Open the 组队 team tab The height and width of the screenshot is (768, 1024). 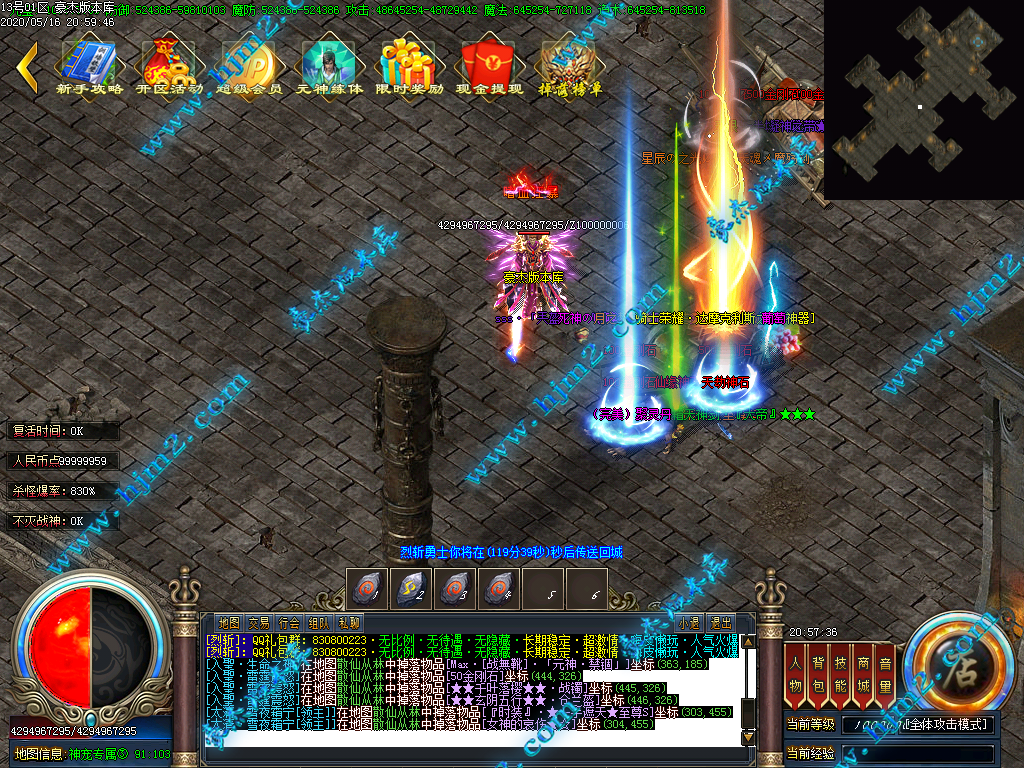click(319, 622)
